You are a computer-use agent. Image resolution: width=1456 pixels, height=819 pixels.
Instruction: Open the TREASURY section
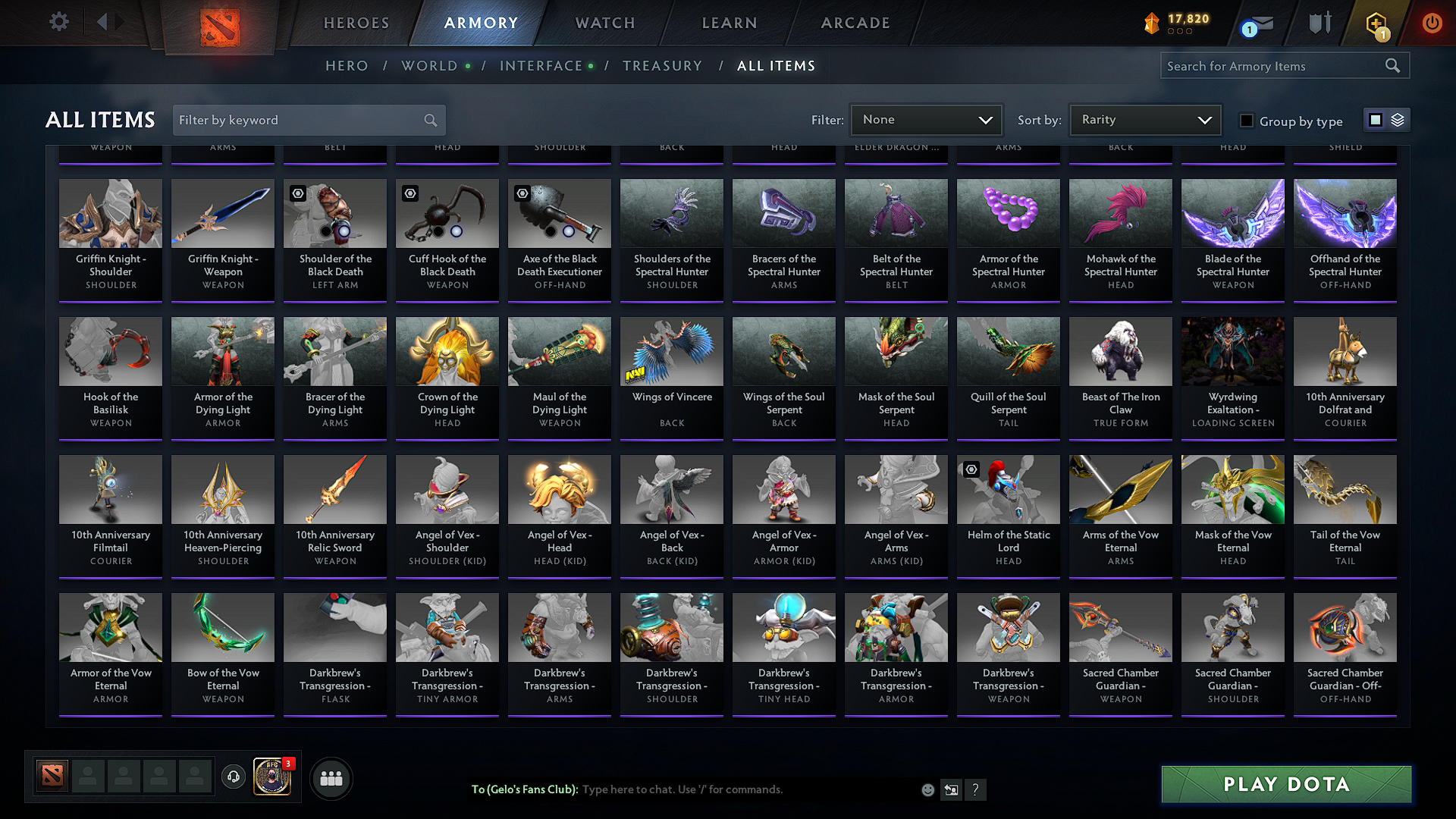pos(662,66)
